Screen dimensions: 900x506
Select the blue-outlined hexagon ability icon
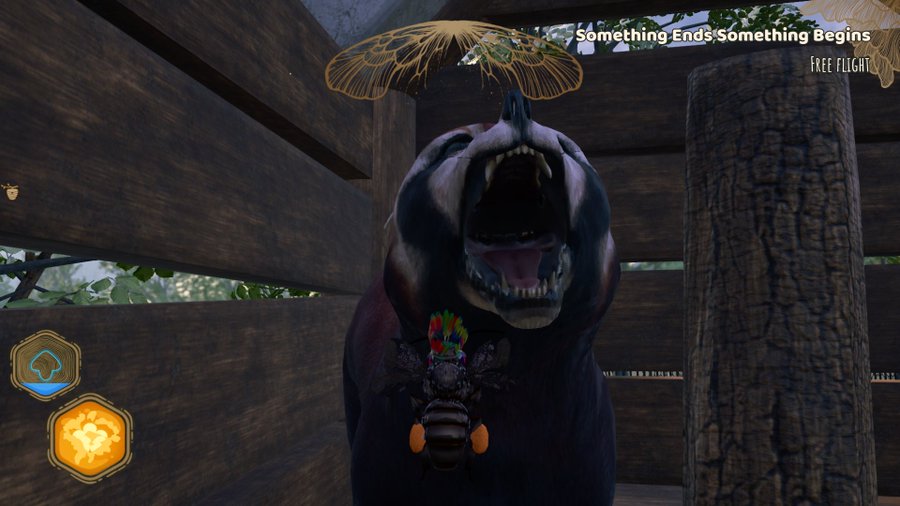[46, 365]
